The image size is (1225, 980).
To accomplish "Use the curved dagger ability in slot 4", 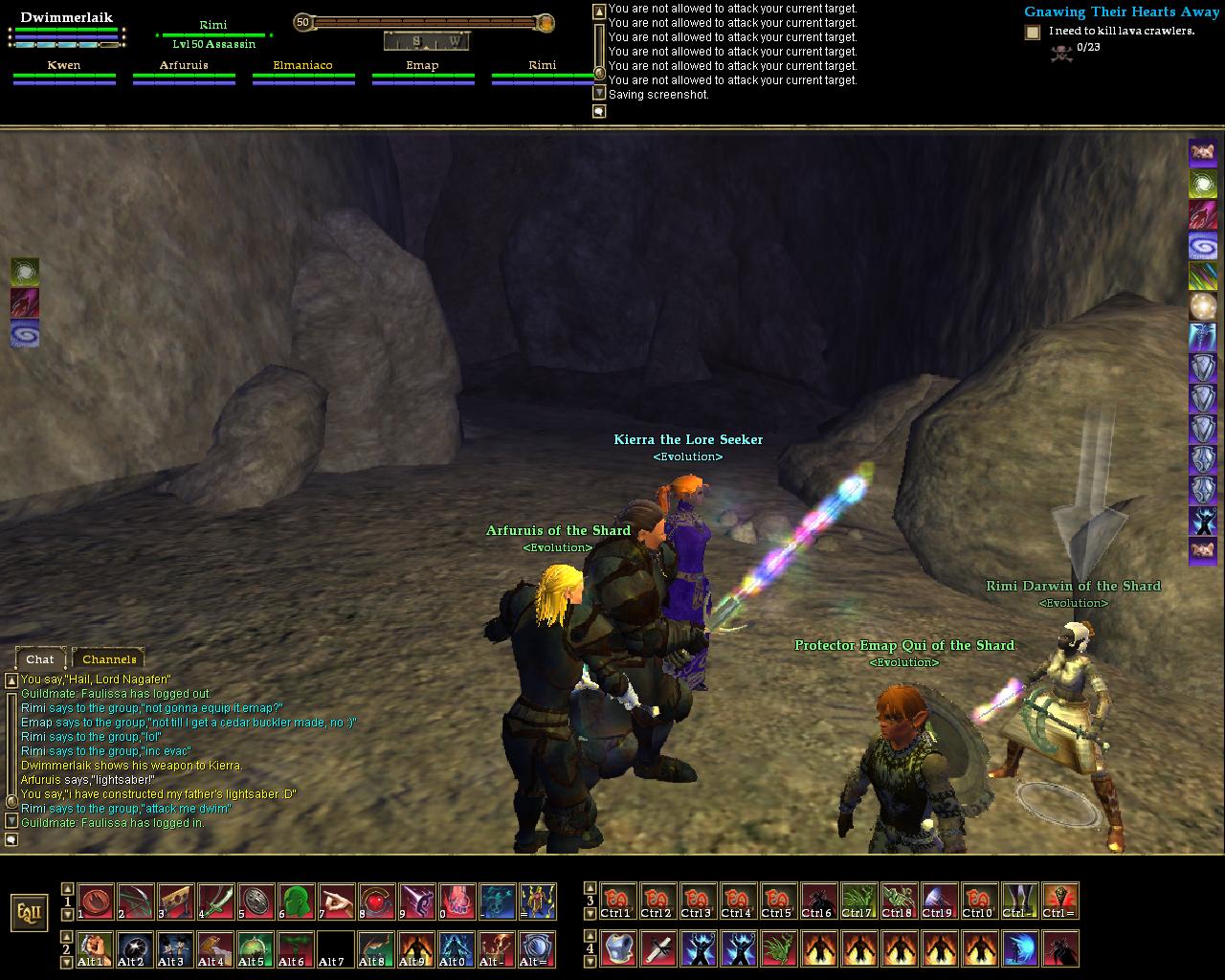I will point(215,902).
